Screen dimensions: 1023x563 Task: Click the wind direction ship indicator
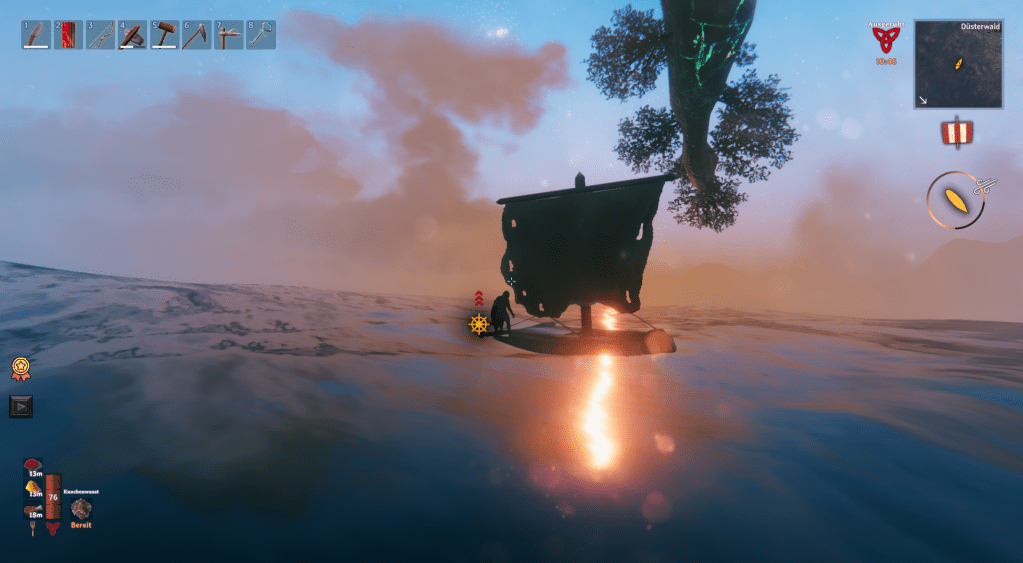[957, 199]
